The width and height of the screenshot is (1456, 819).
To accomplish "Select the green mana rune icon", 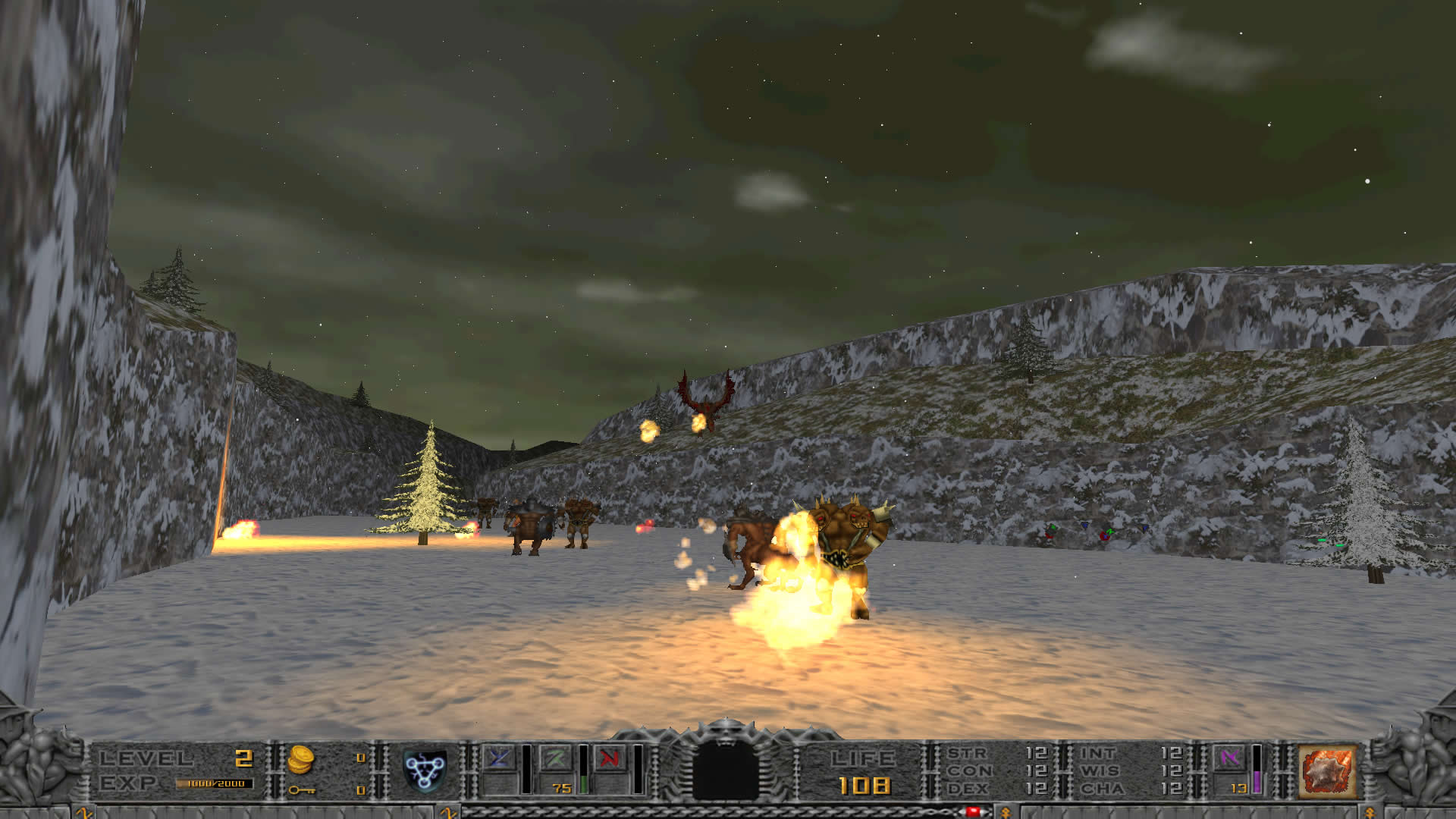I will coord(554,758).
